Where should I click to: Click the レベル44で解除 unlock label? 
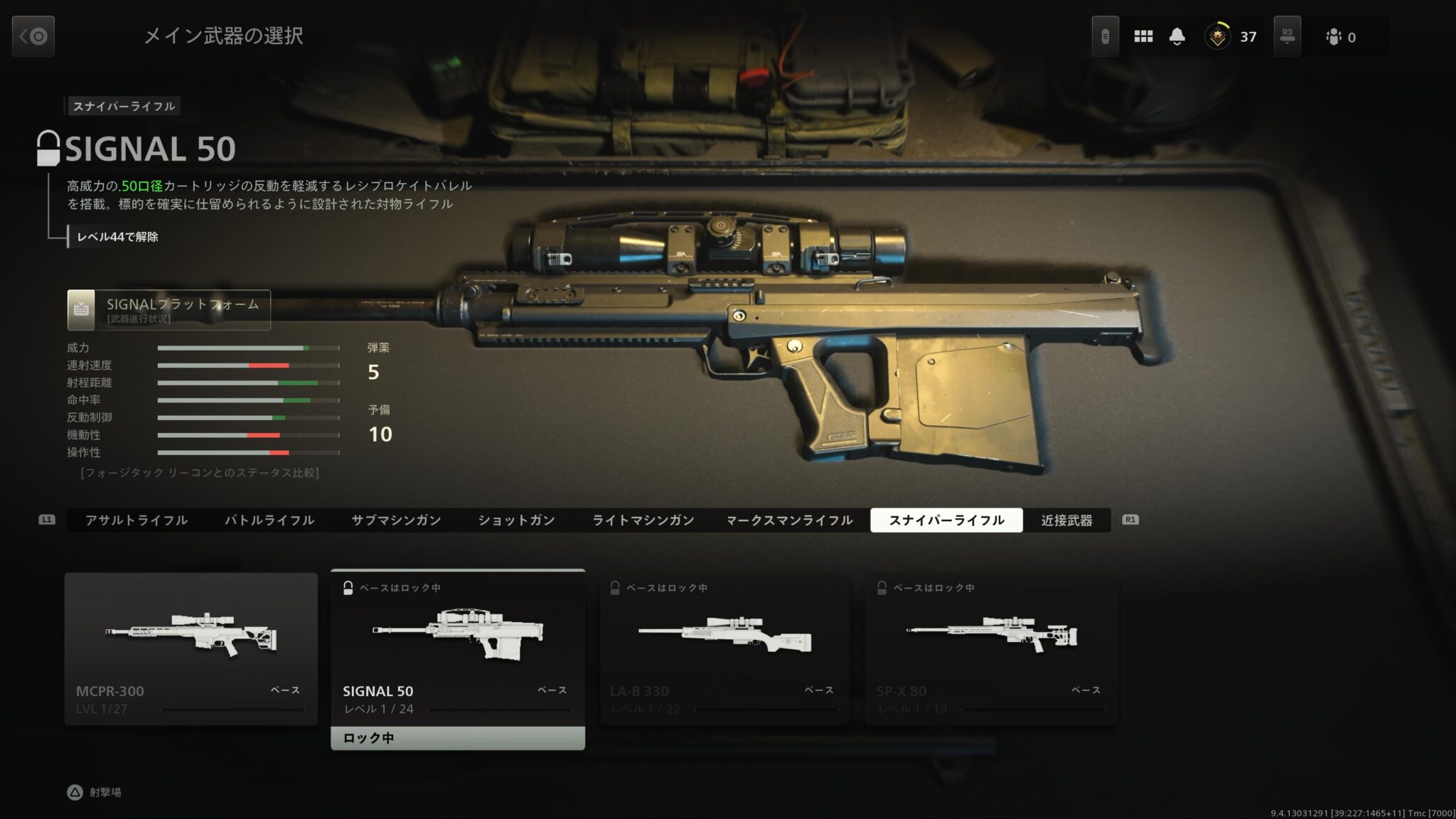118,239
